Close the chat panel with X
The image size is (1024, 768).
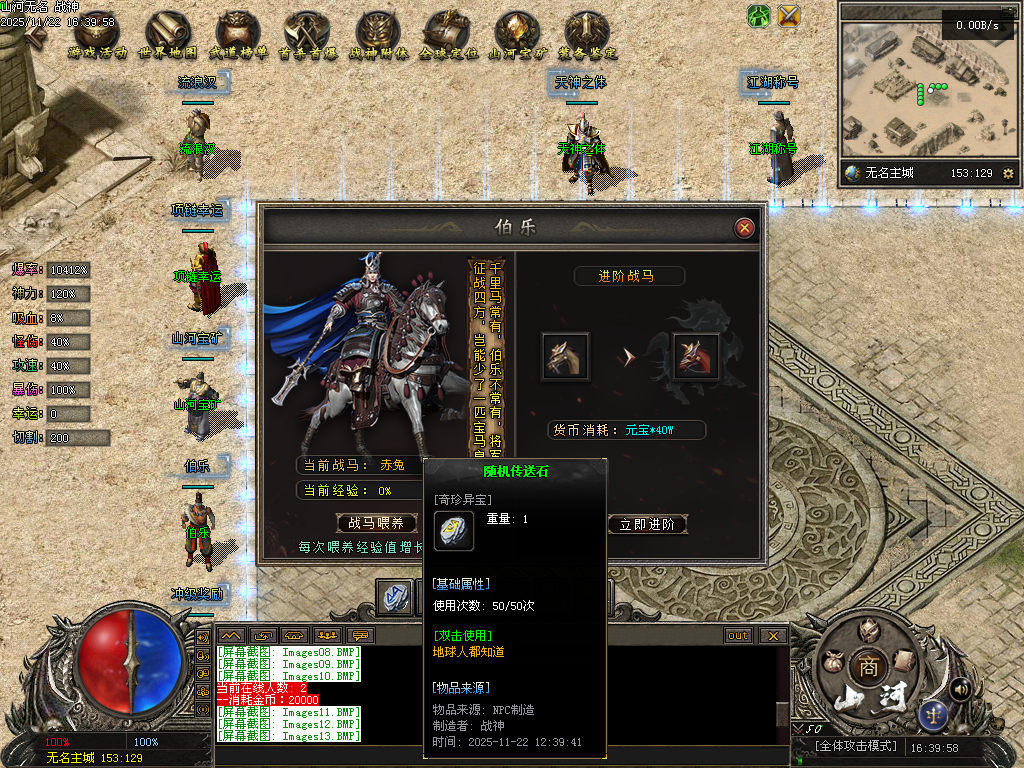773,636
